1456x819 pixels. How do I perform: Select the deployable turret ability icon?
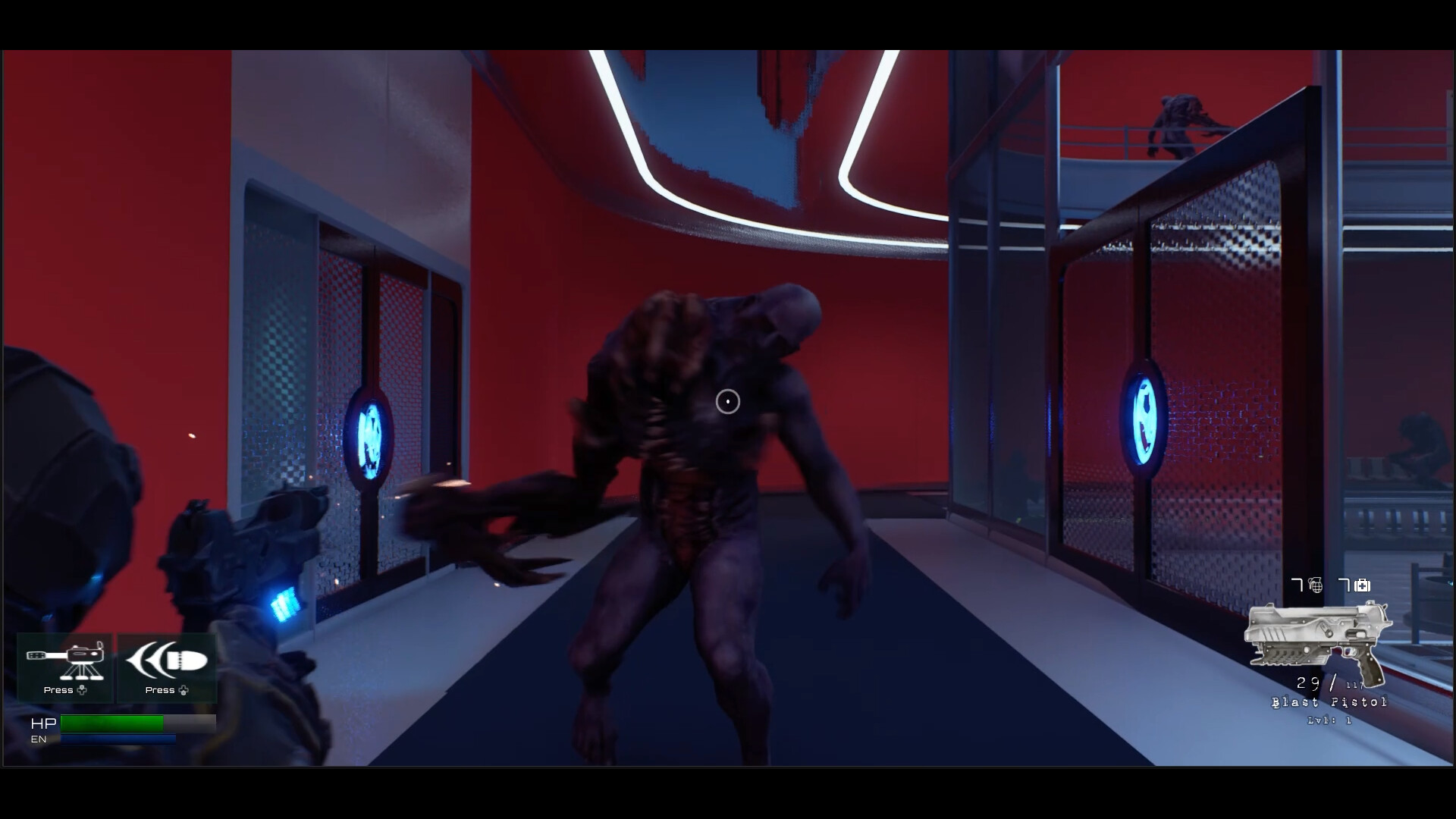coord(65,658)
